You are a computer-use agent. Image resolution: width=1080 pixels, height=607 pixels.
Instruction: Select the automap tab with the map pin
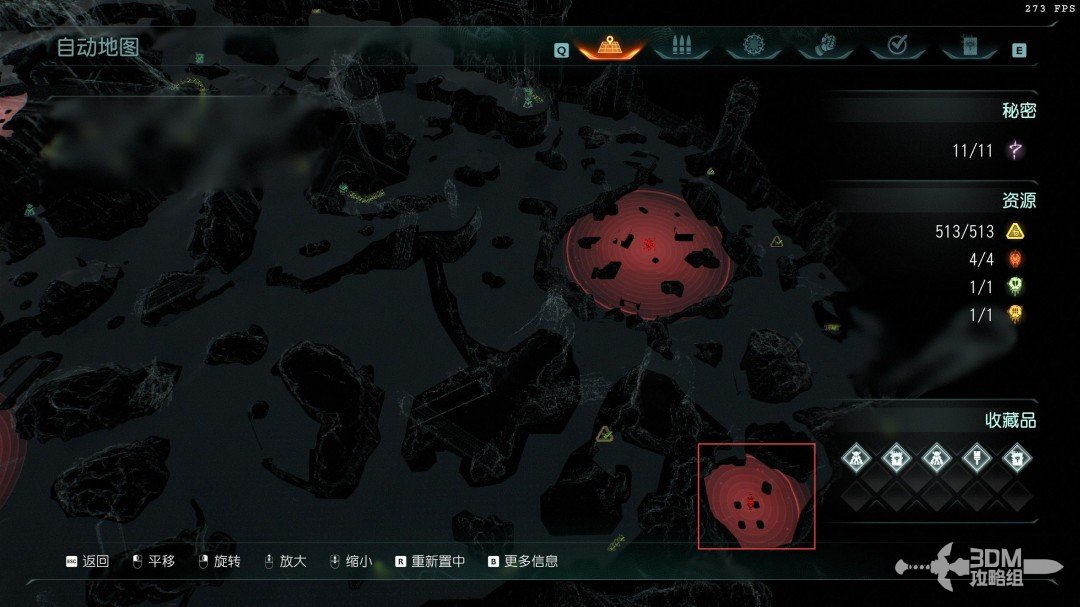(x=609, y=46)
